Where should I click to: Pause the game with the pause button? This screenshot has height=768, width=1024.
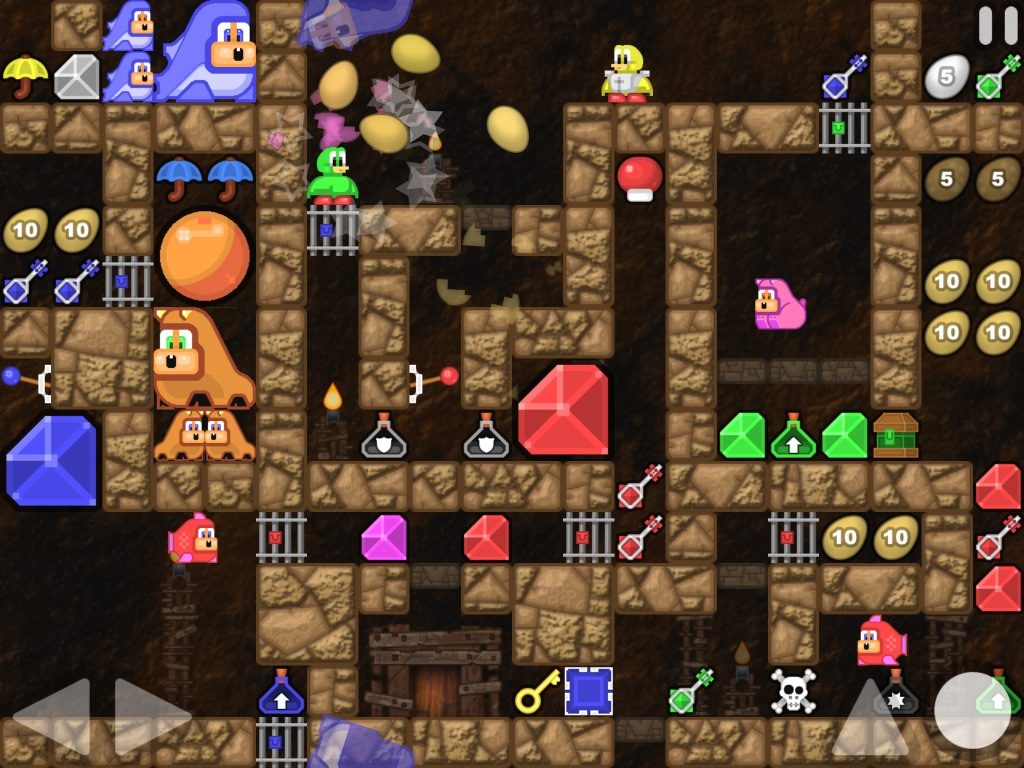(x=997, y=26)
